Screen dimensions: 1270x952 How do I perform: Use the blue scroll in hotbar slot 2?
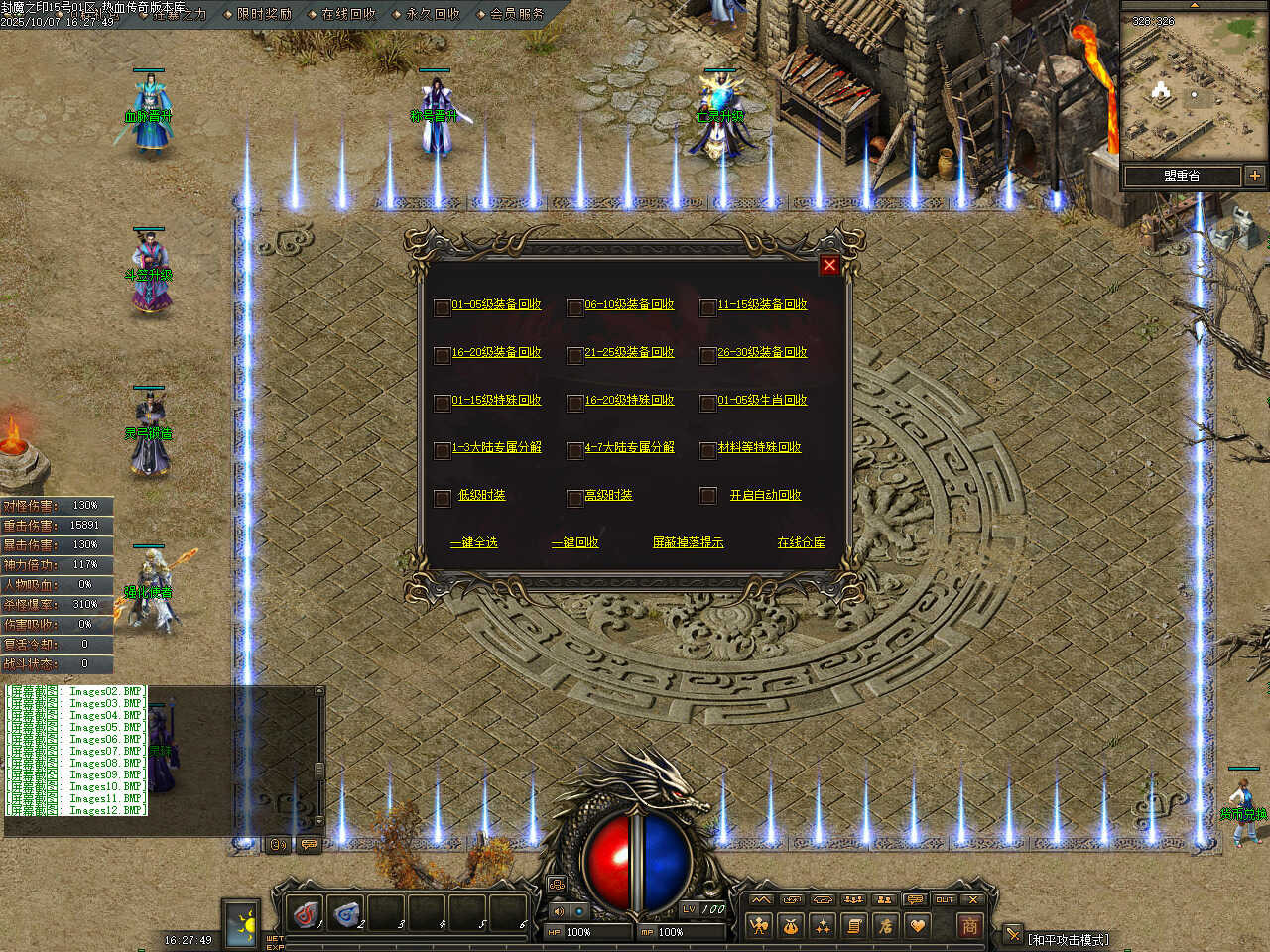(x=346, y=913)
